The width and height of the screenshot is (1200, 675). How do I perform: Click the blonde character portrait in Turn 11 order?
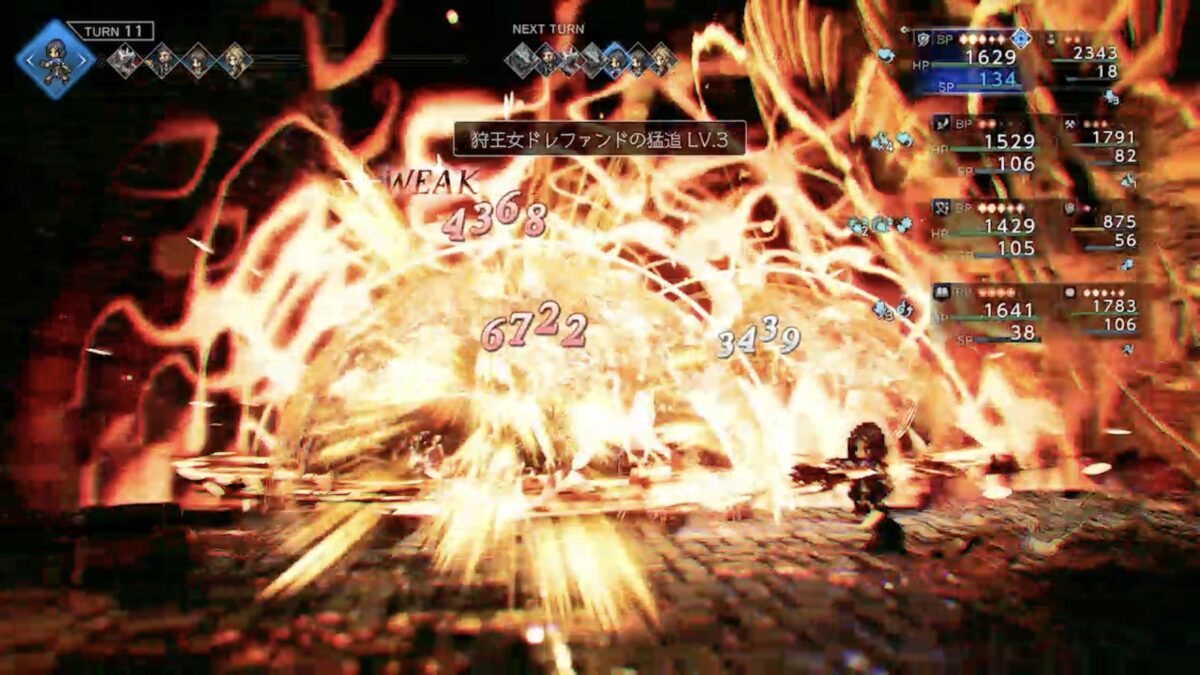(235, 60)
